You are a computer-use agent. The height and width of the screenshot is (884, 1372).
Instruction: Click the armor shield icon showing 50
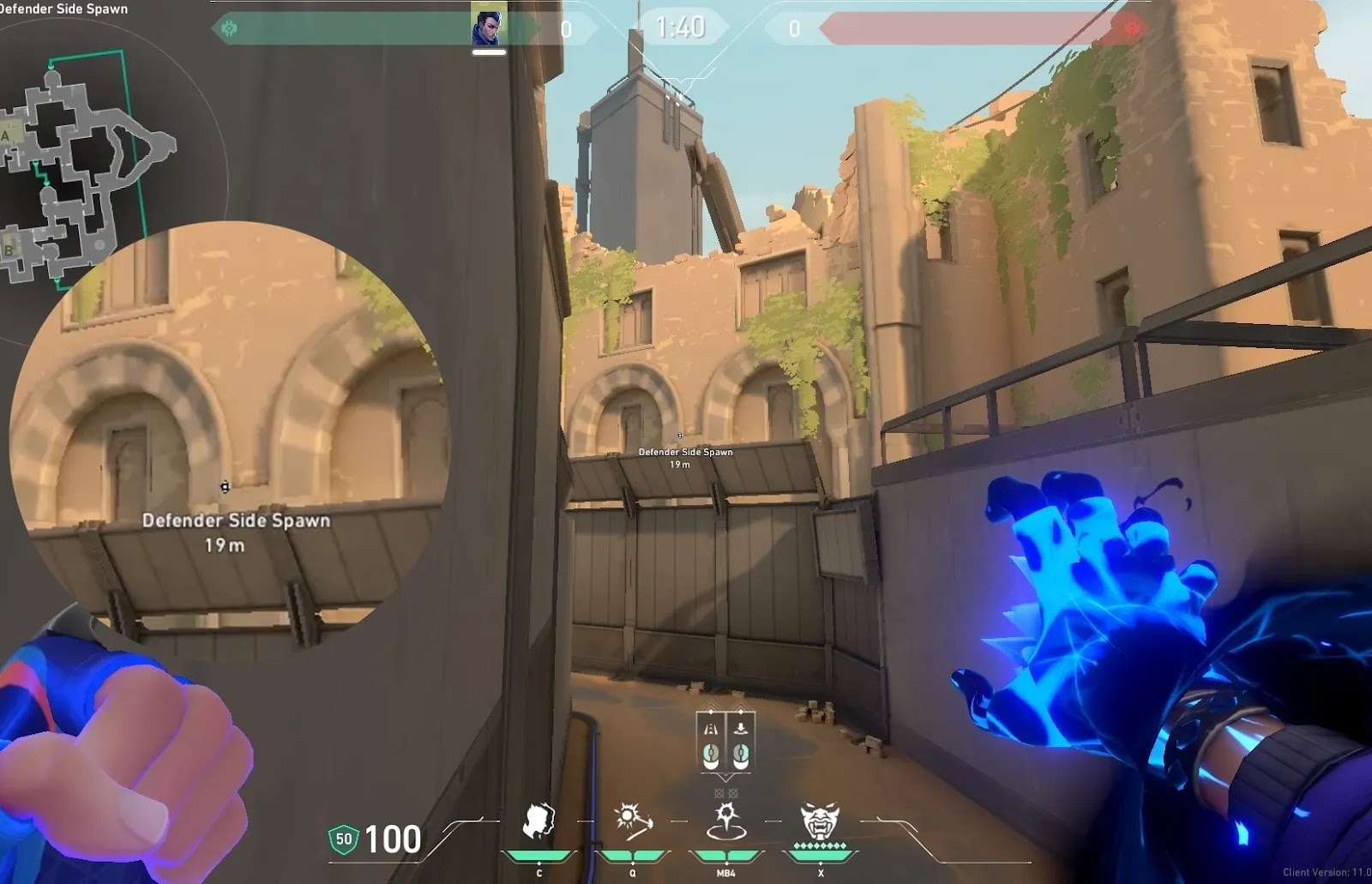click(344, 839)
